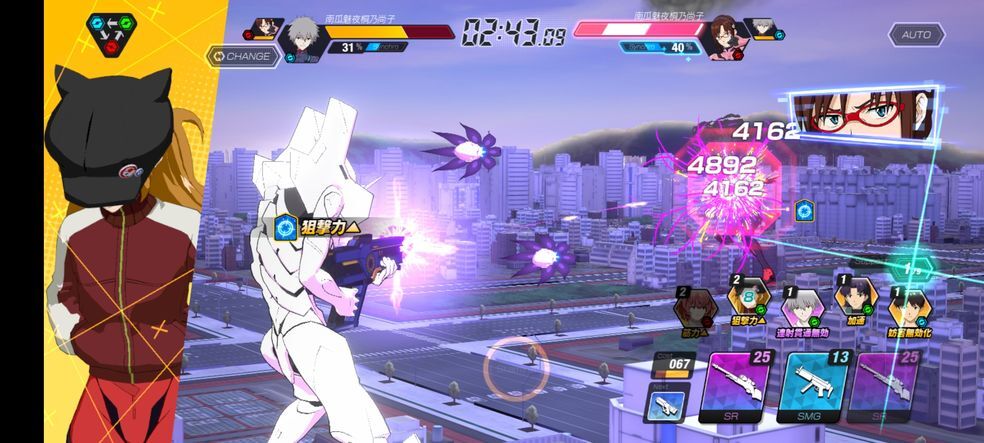Tap the CHANGE character button
Image resolution: width=984 pixels, height=443 pixels.
[x=241, y=56]
